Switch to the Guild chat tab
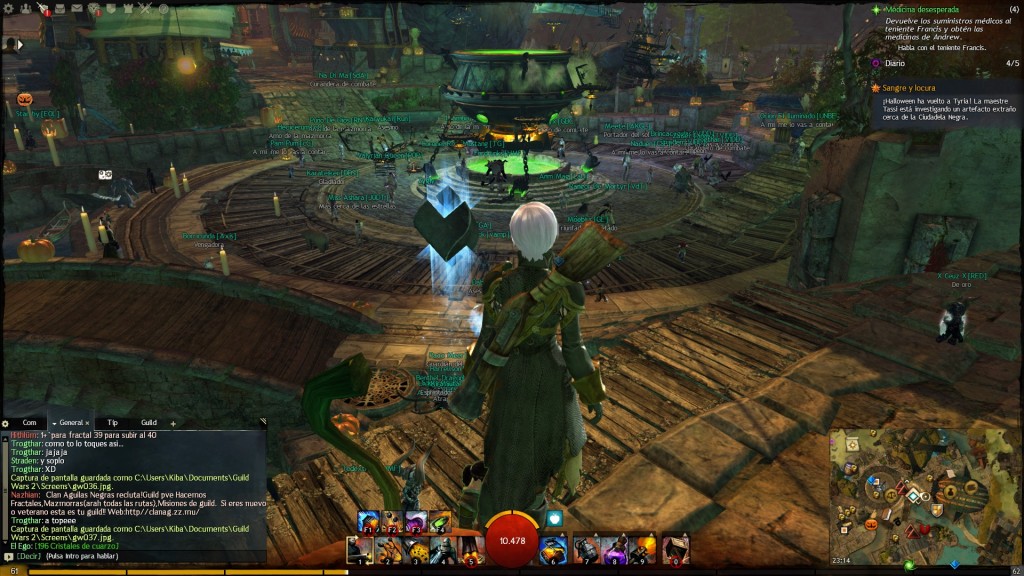 pos(148,423)
